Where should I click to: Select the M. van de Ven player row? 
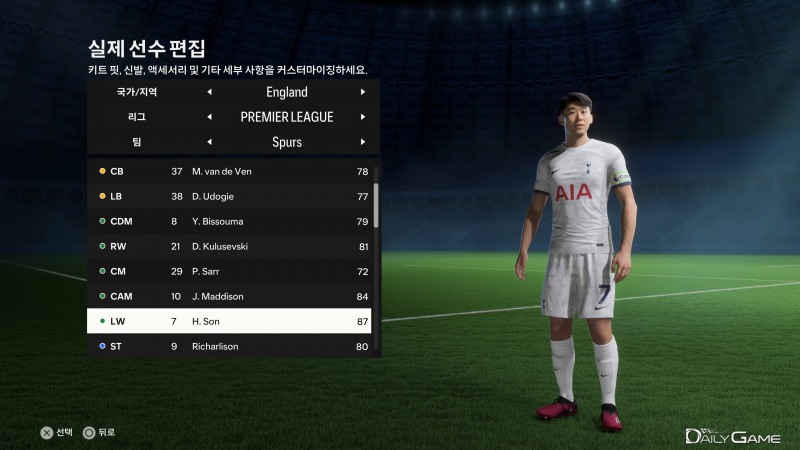pos(230,171)
